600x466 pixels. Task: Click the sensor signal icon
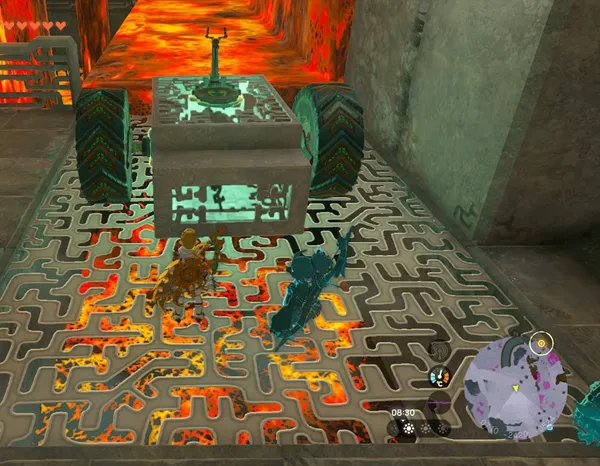tap(440, 350)
